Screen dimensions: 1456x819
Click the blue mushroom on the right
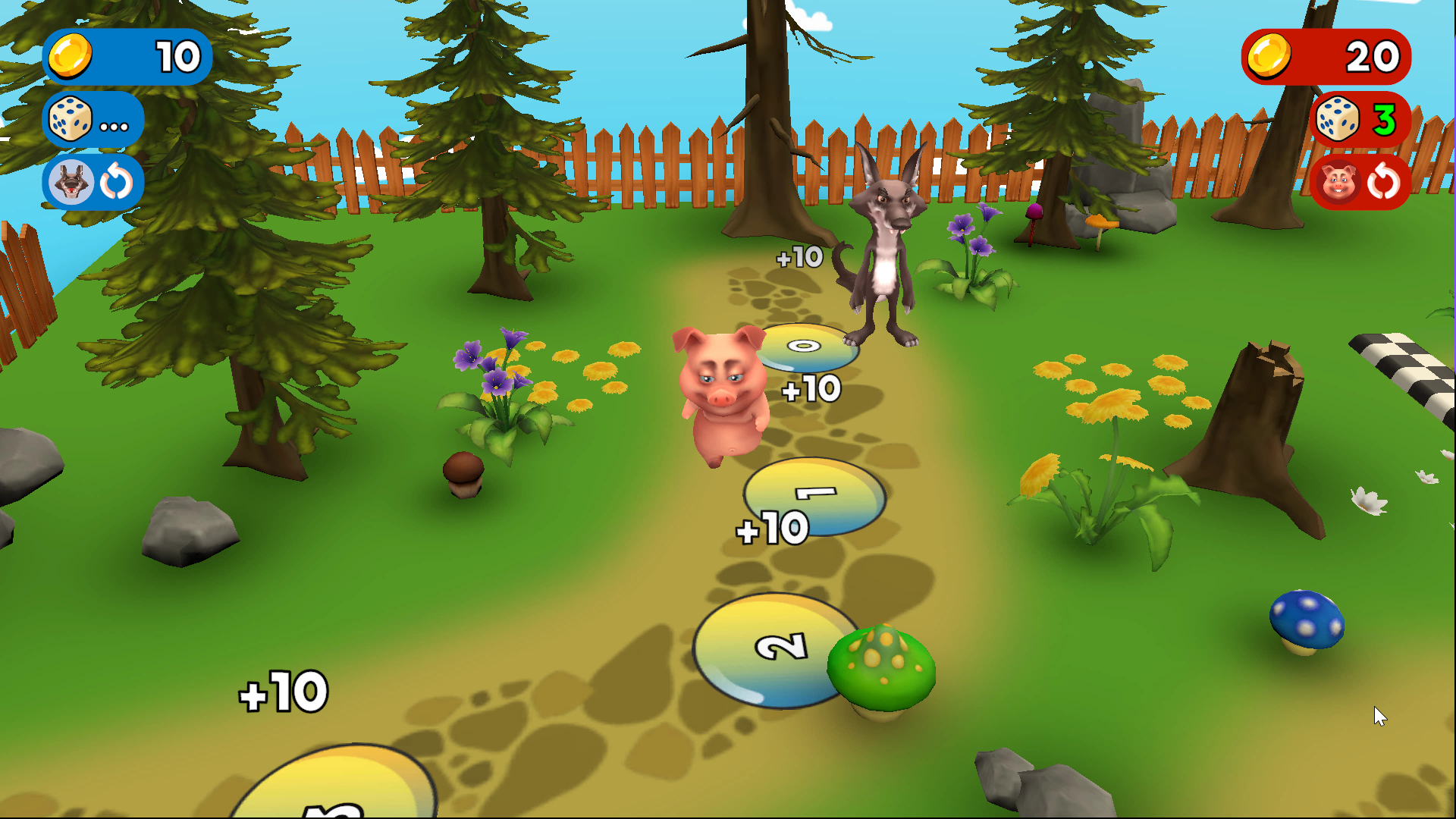(x=1307, y=618)
